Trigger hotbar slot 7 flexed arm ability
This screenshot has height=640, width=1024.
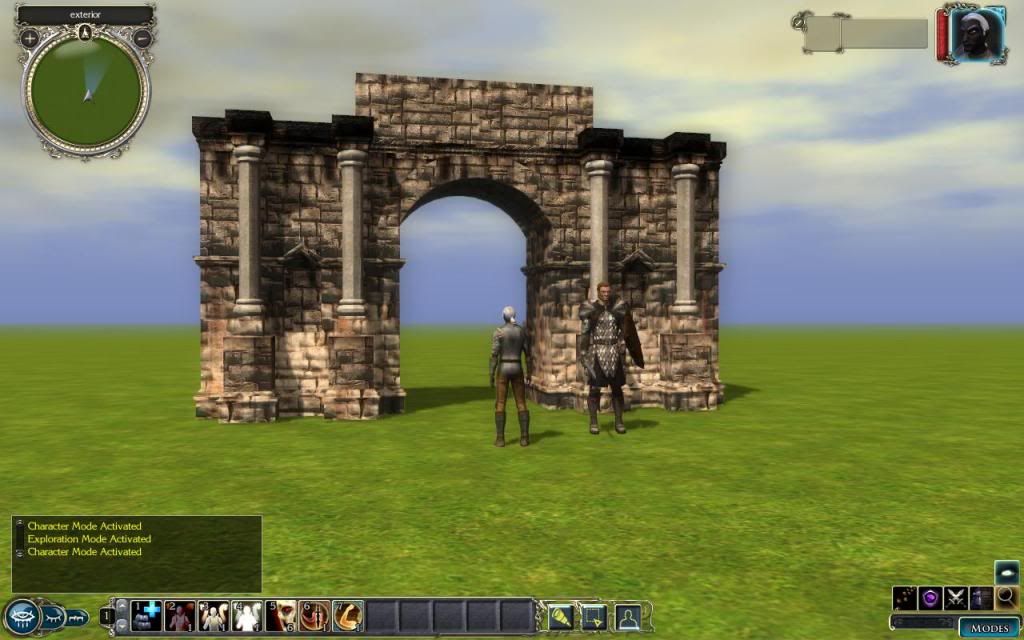[x=348, y=615]
